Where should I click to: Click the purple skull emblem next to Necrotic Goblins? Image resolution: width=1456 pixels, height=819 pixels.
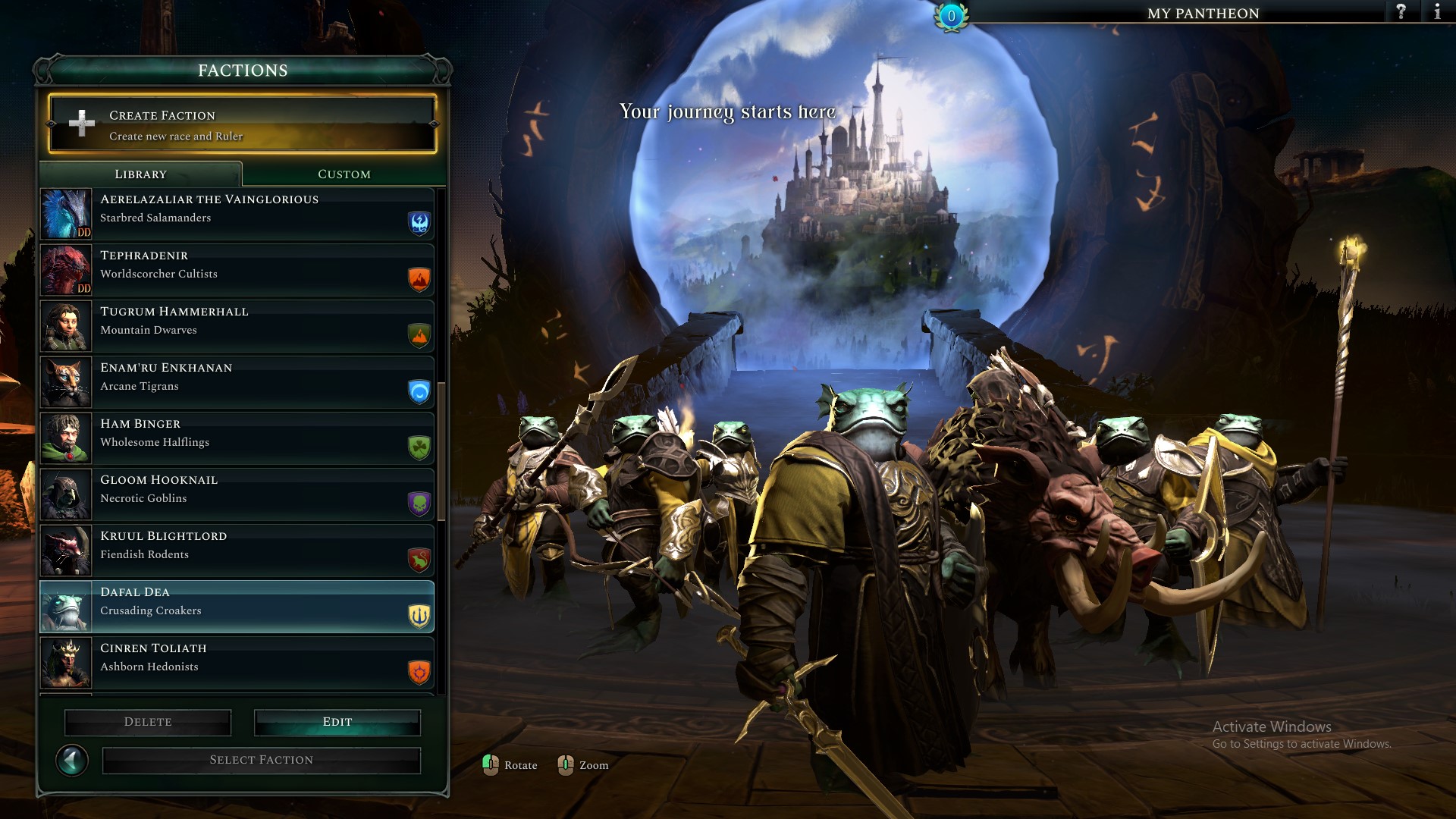pos(418,504)
